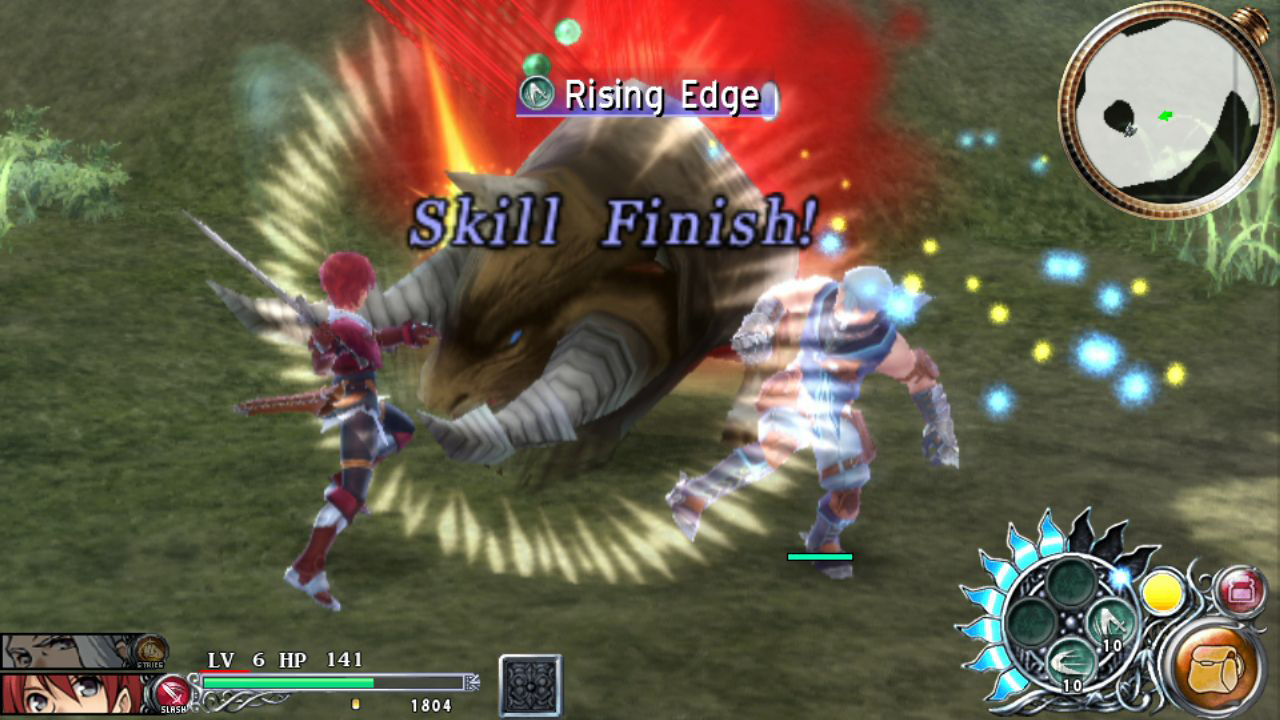Tap the red Slash attack-type icon
Screen dimensions: 1280x720
(x=172, y=692)
